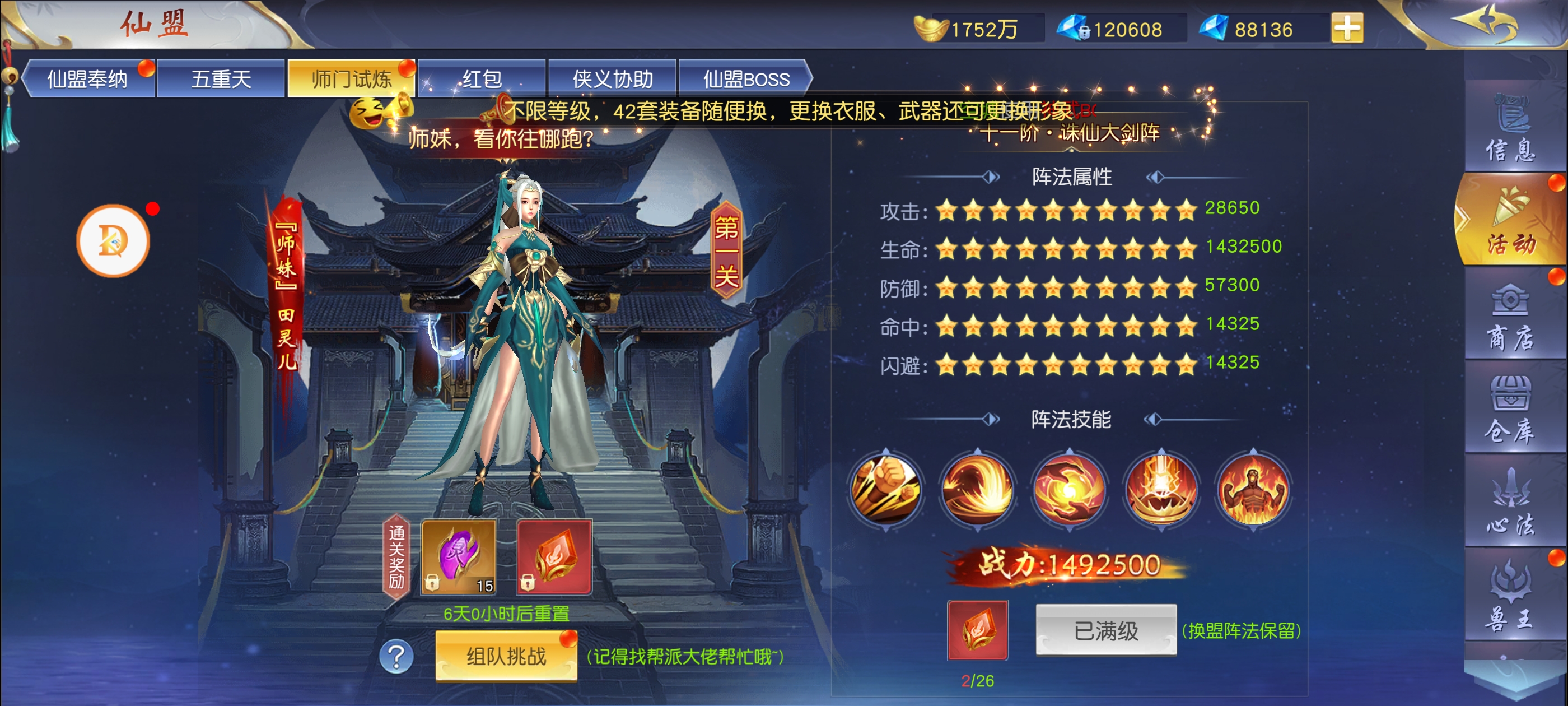This screenshot has height=706, width=1568.
Task: Select the 师门试炼 tab
Action: click(x=351, y=78)
